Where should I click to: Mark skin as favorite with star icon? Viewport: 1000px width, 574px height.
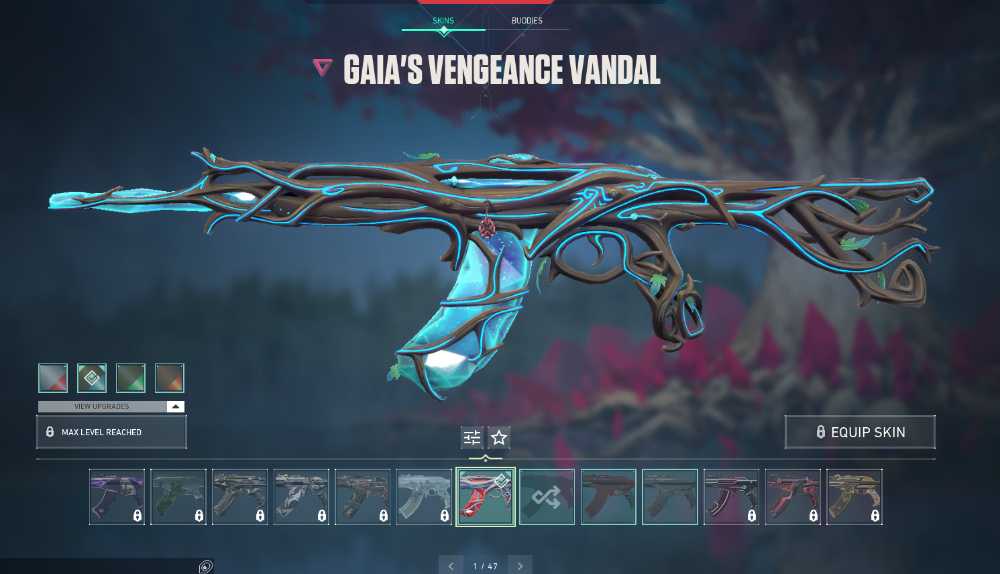499,437
